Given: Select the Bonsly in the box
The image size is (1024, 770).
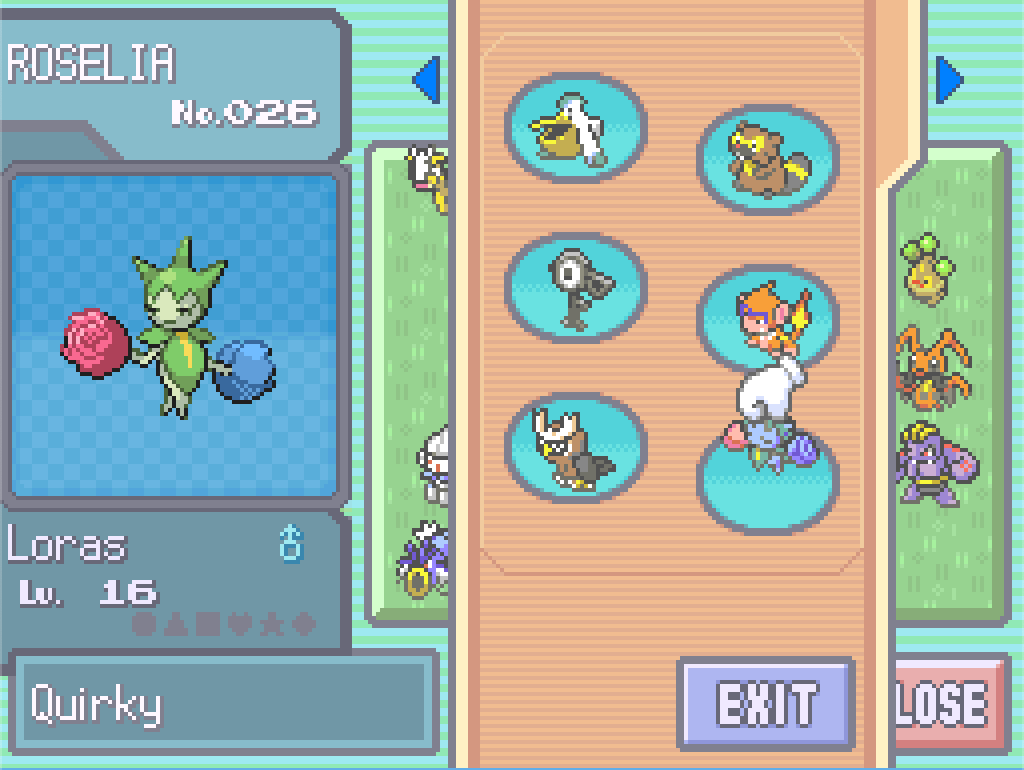Looking at the screenshot, I should tap(926, 268).
